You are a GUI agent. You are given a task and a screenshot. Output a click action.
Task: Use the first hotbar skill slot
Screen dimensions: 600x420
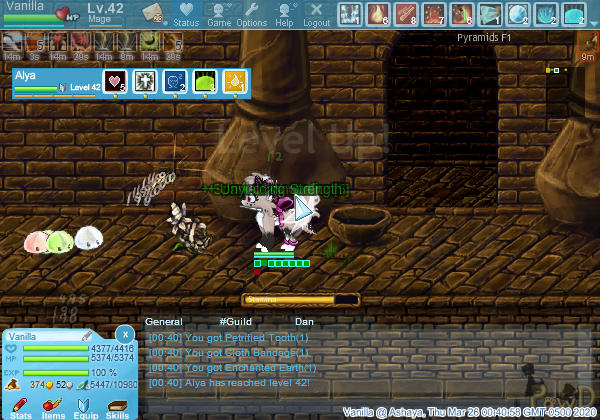click(x=349, y=14)
